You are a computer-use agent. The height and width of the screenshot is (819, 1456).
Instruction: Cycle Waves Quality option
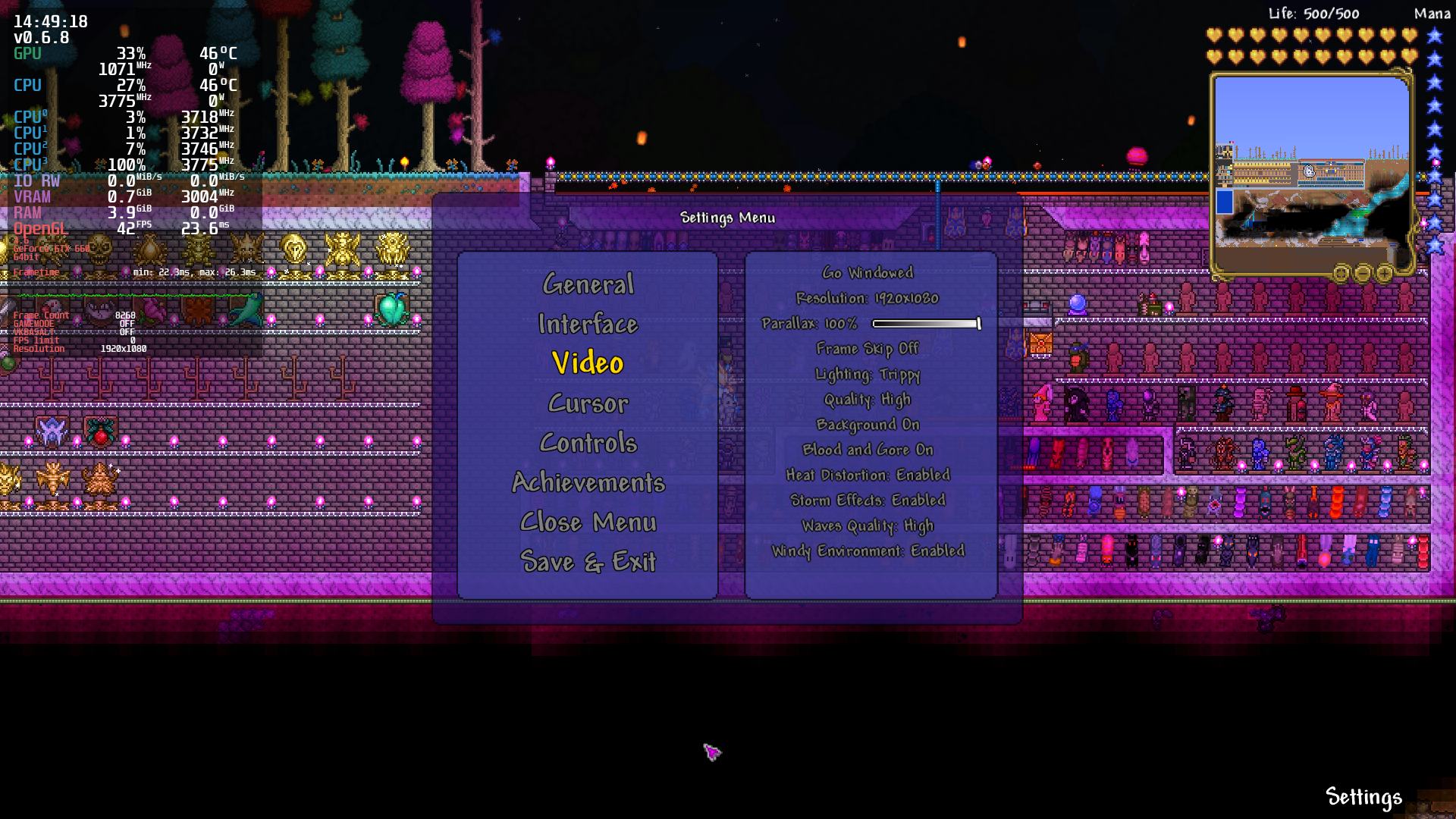point(868,526)
